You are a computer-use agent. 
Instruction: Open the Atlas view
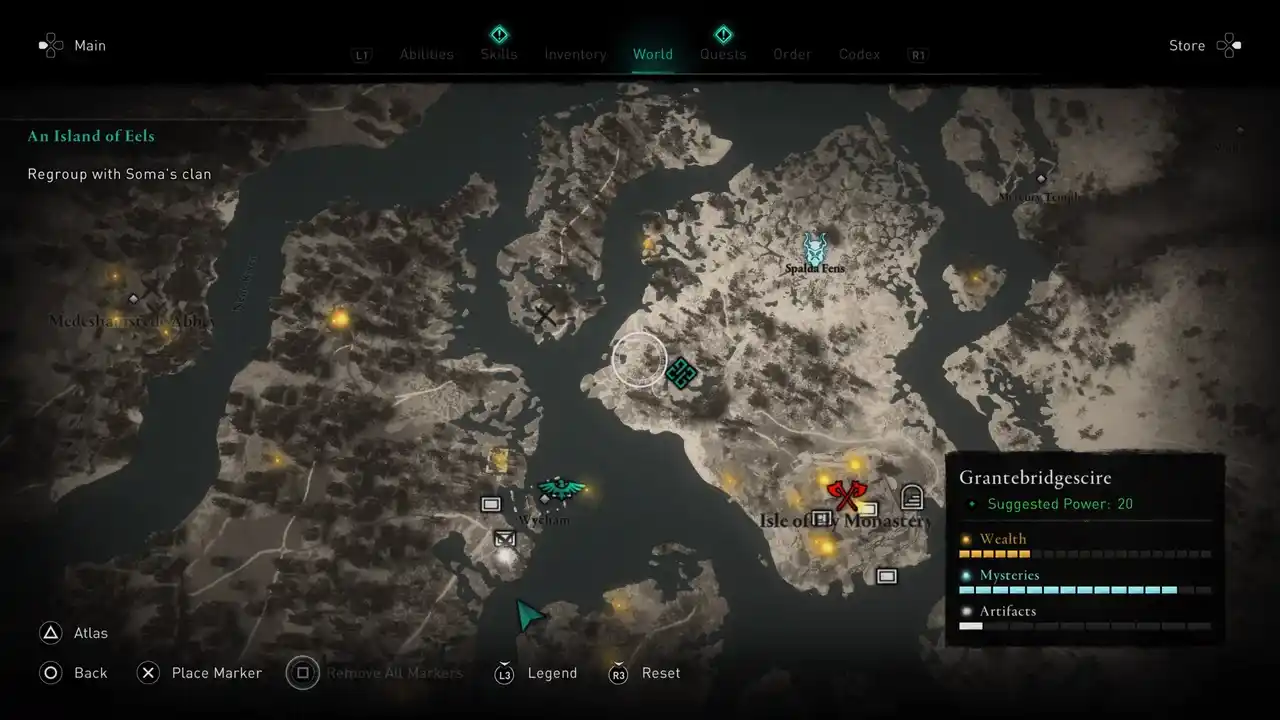(90, 633)
